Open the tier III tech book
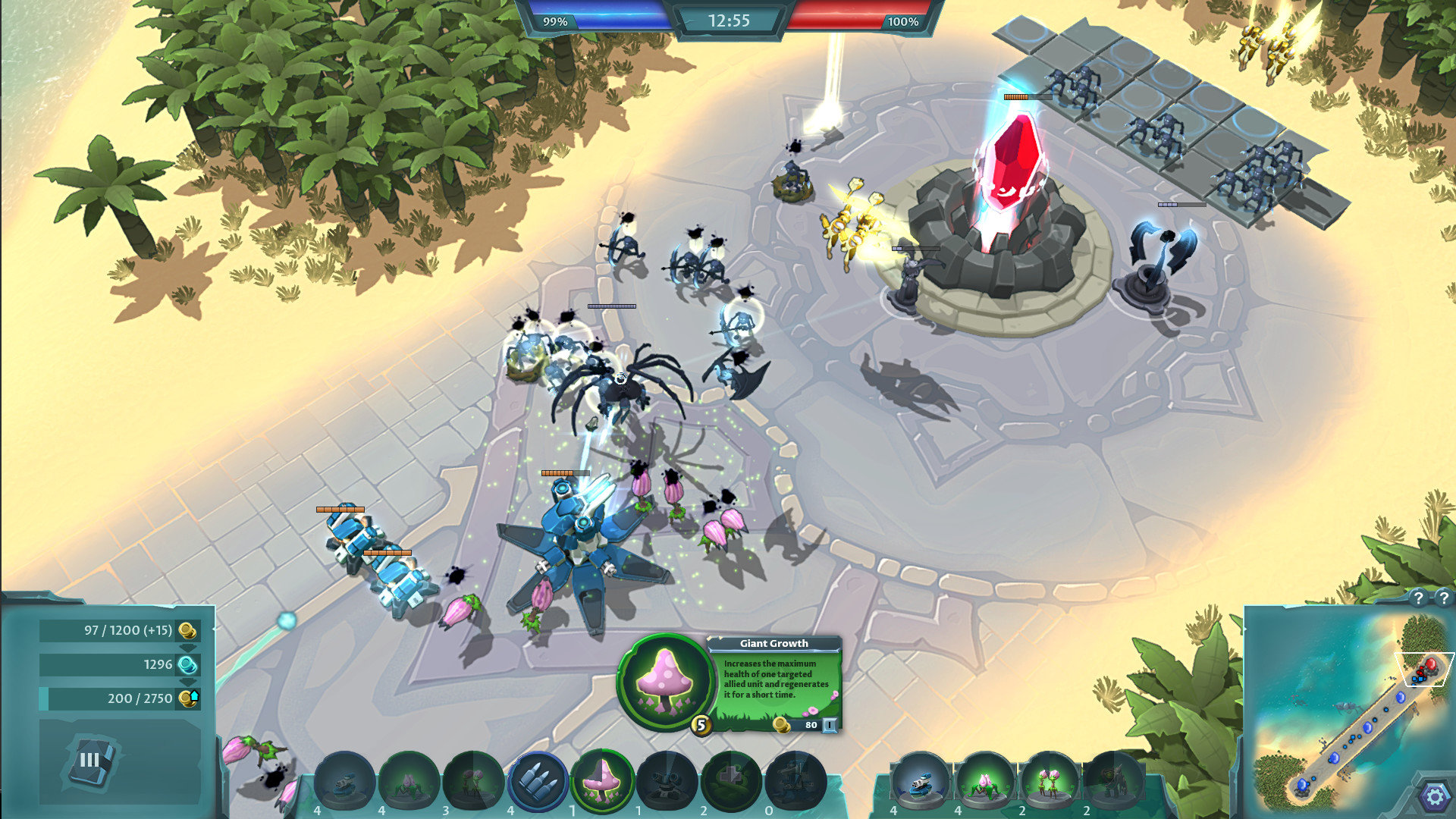1456x819 pixels. 91,760
